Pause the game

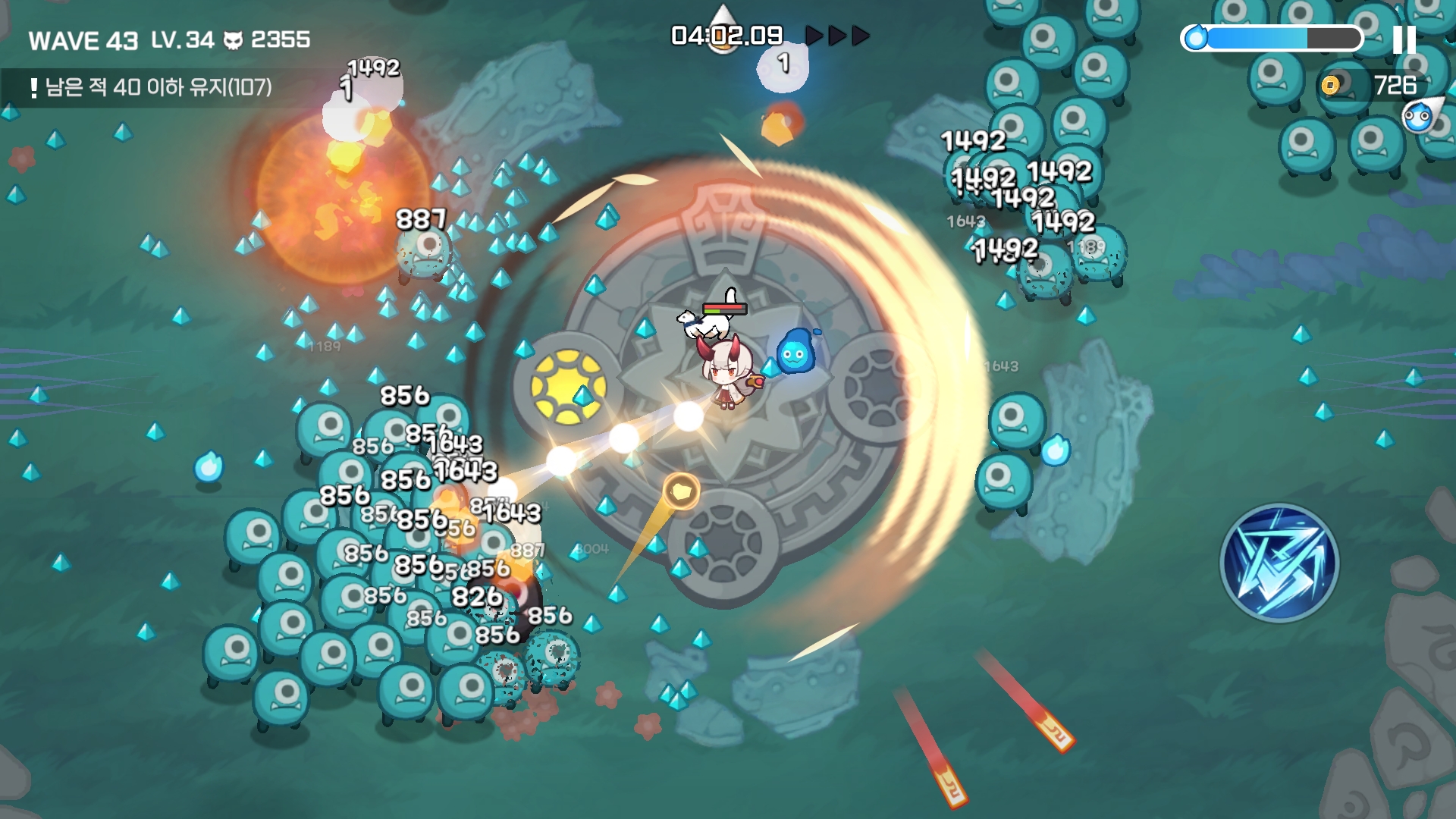click(x=1404, y=39)
